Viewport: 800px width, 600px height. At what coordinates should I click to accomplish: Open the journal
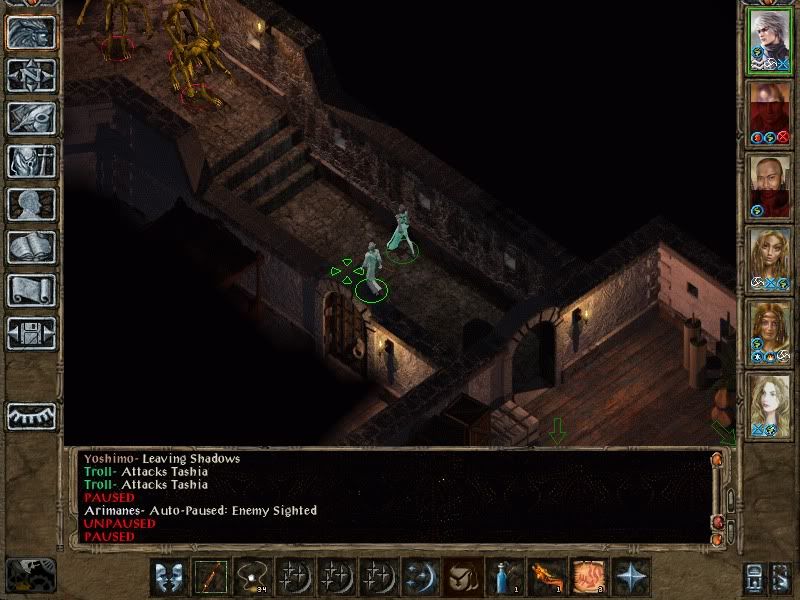[x=31, y=118]
